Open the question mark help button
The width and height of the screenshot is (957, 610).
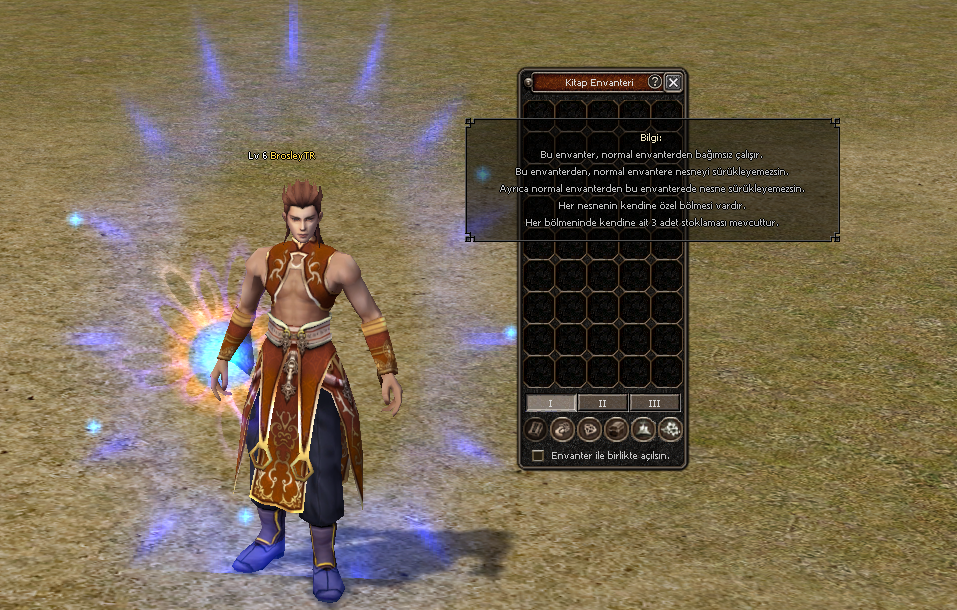point(655,82)
